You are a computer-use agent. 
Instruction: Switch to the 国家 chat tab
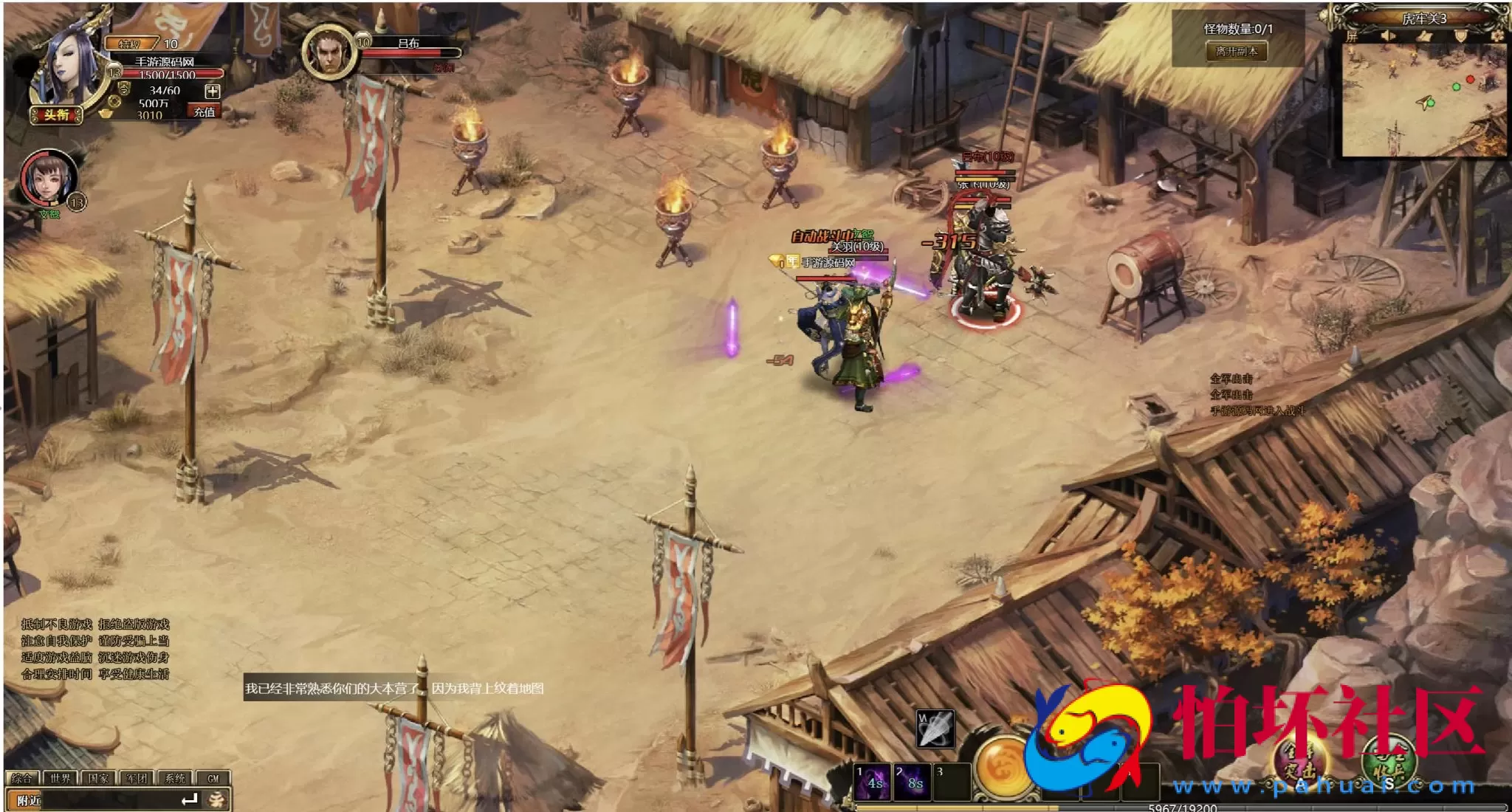[x=98, y=778]
